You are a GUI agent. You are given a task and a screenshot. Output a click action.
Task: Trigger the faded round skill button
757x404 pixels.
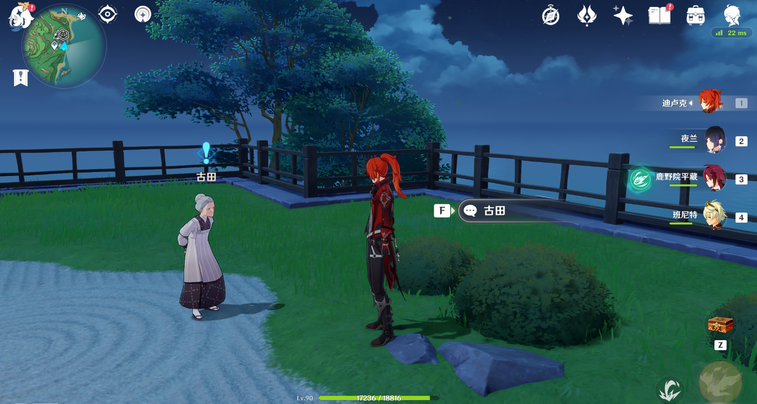(720, 382)
